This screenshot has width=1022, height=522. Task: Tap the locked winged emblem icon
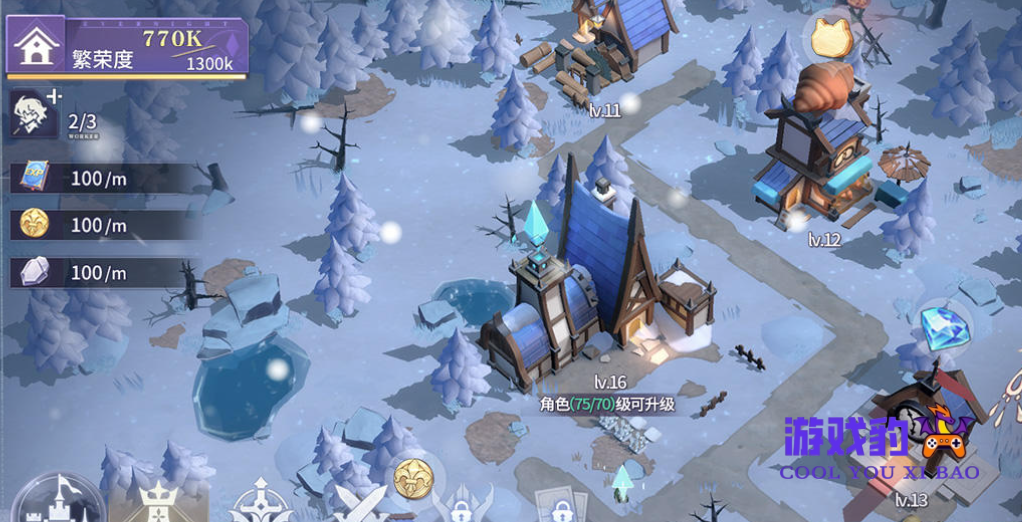(x=461, y=504)
